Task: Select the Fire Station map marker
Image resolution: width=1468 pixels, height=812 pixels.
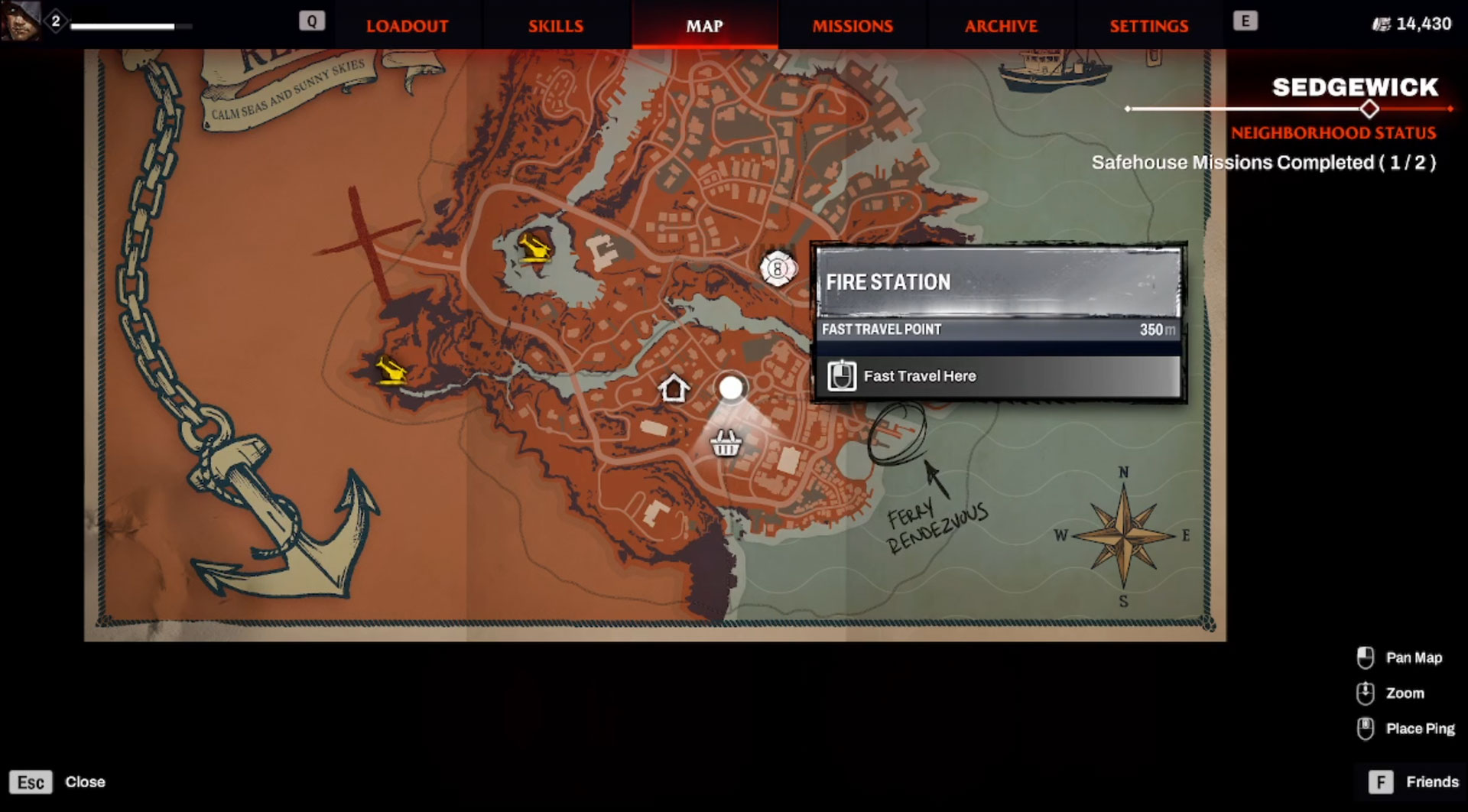Action: 778,268
